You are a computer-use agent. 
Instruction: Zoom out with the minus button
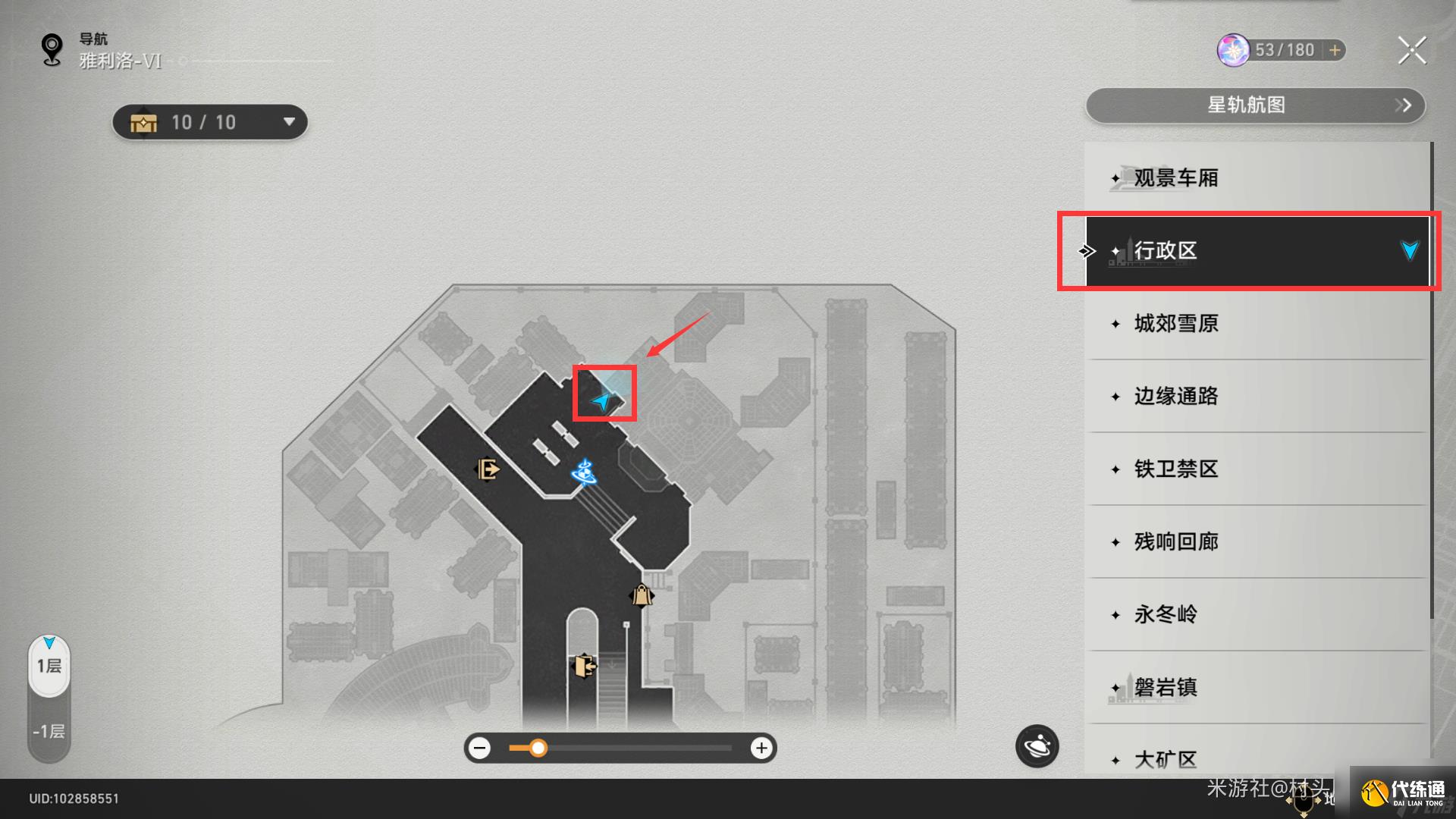(479, 748)
